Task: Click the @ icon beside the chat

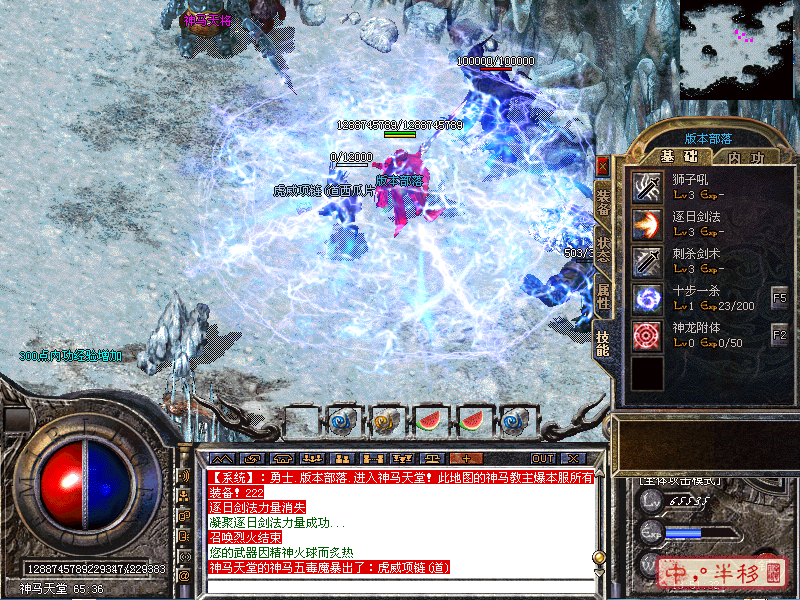Action: (184, 576)
